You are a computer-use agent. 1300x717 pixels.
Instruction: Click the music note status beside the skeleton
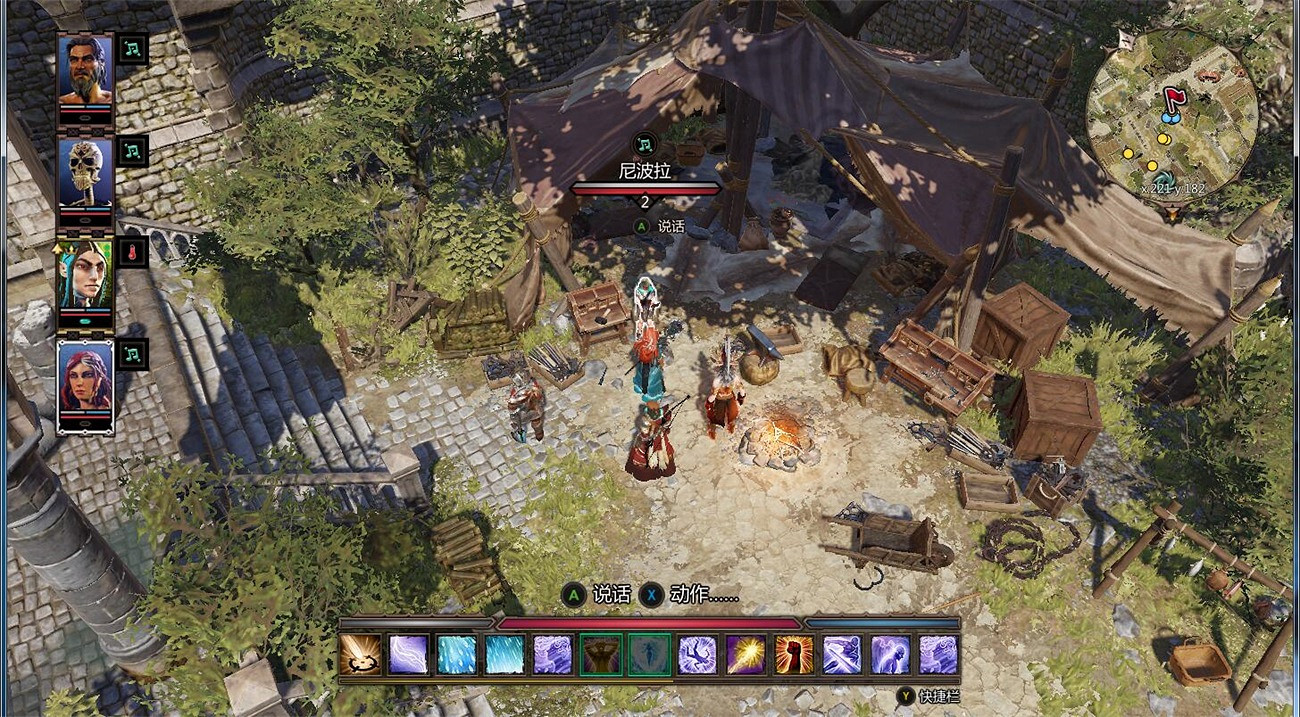pos(133,151)
